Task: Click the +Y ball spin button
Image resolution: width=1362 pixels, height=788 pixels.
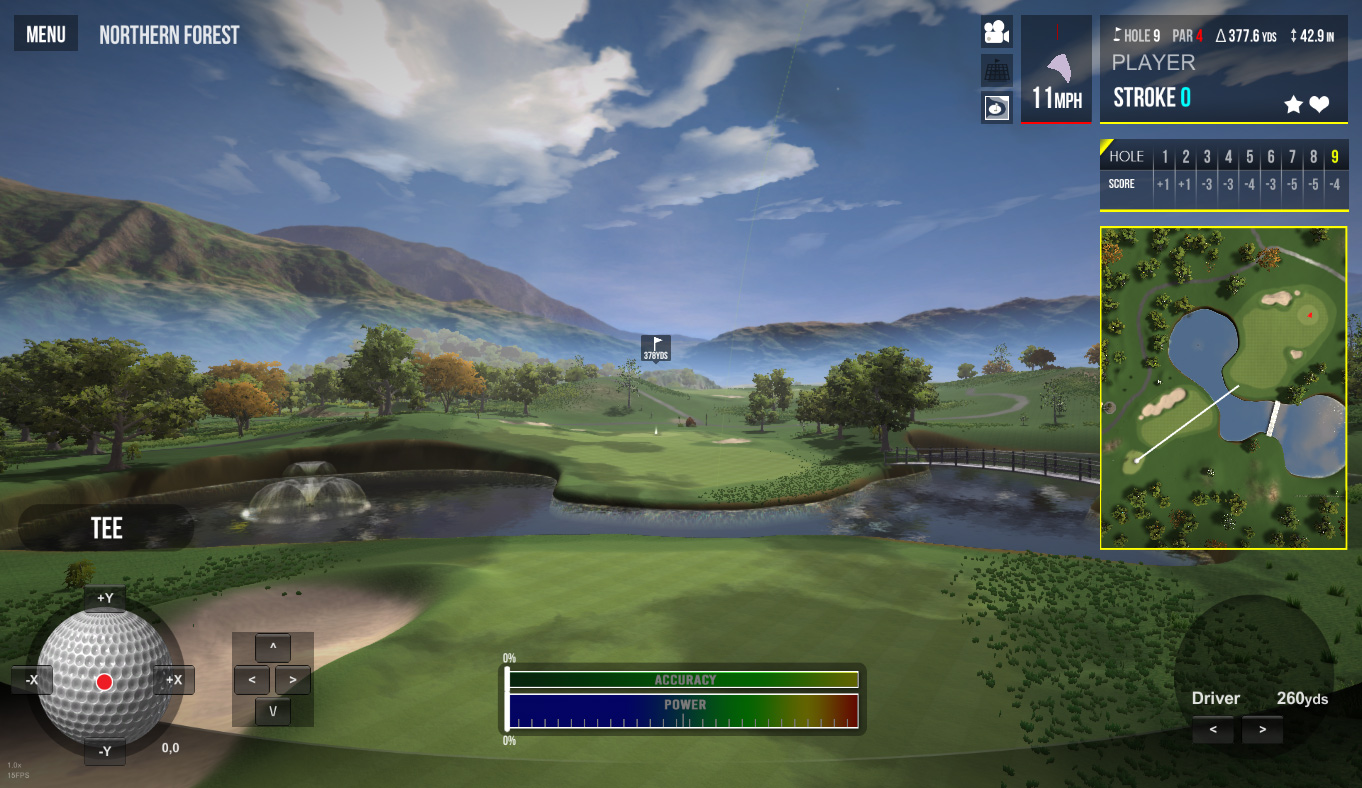Action: [105, 598]
